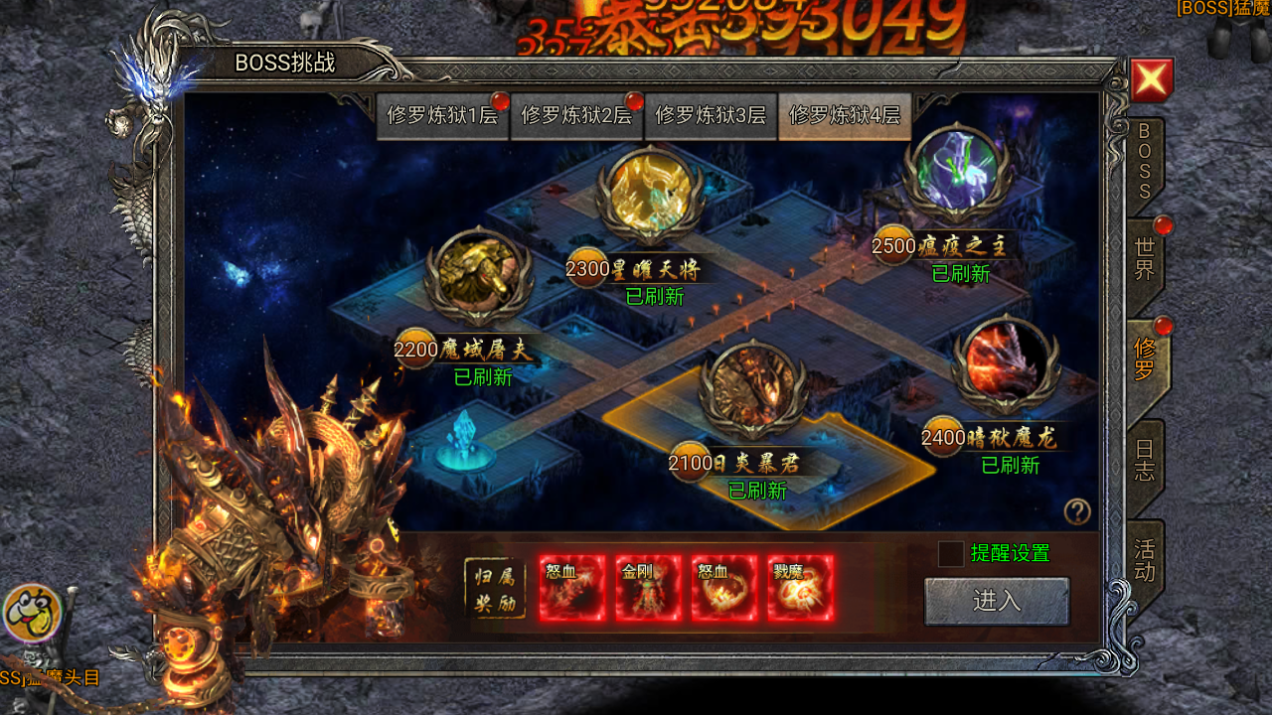Screen dimensions: 1272x715
Task: Inspect the 戮魔 reward item
Action: point(800,589)
